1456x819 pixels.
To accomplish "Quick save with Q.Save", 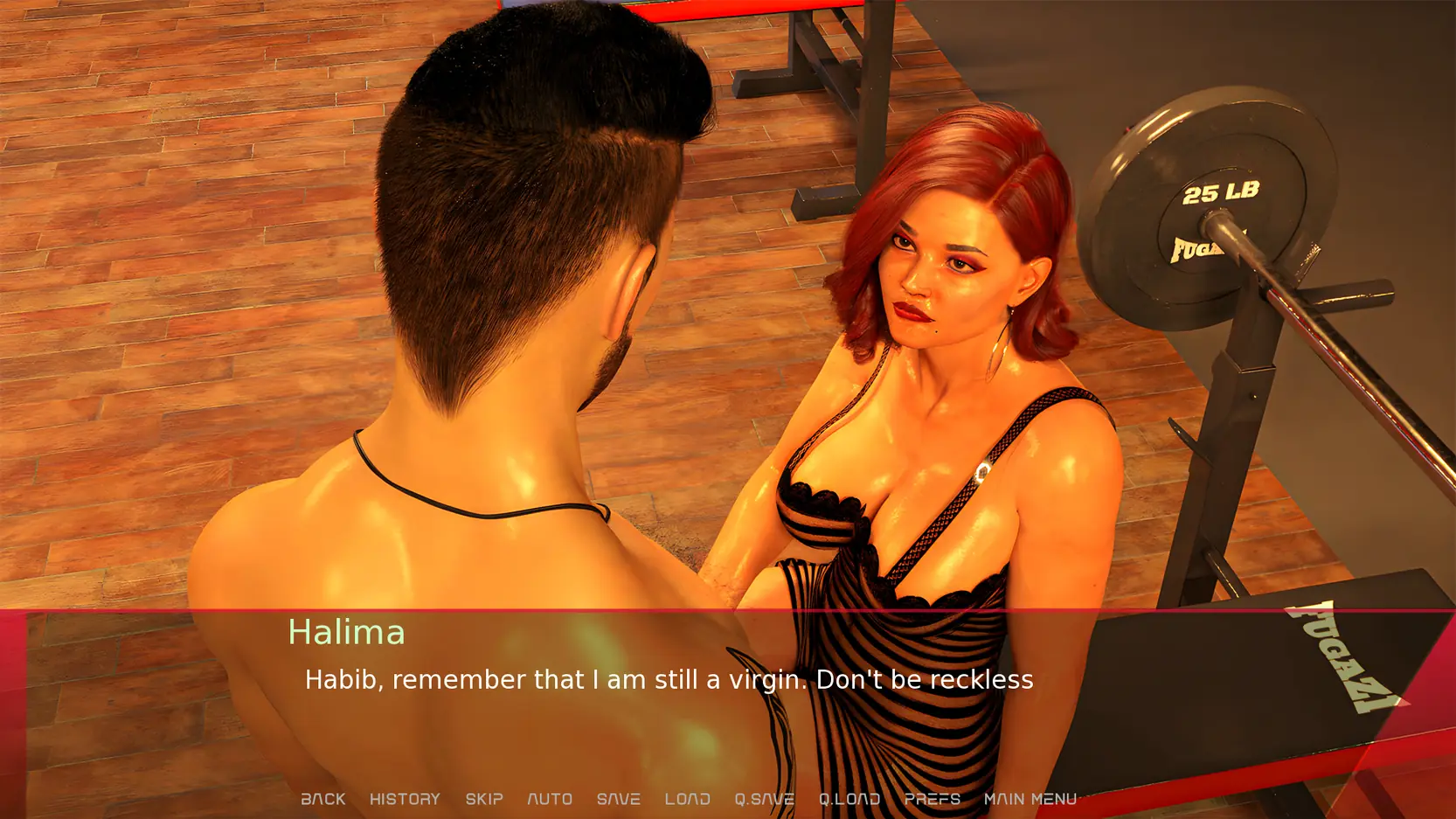I will pos(764,799).
